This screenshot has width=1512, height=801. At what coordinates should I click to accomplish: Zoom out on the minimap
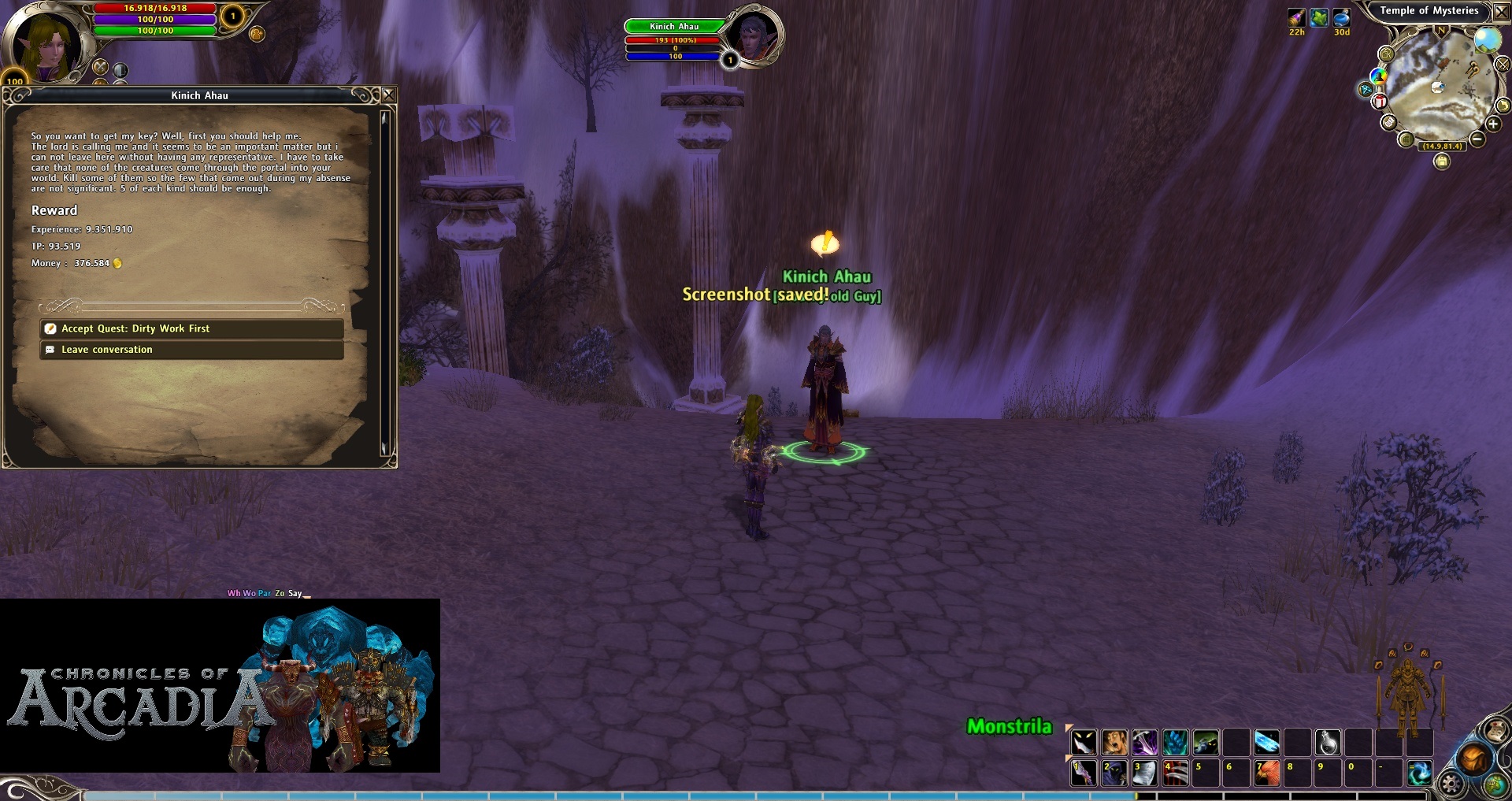(x=1477, y=139)
